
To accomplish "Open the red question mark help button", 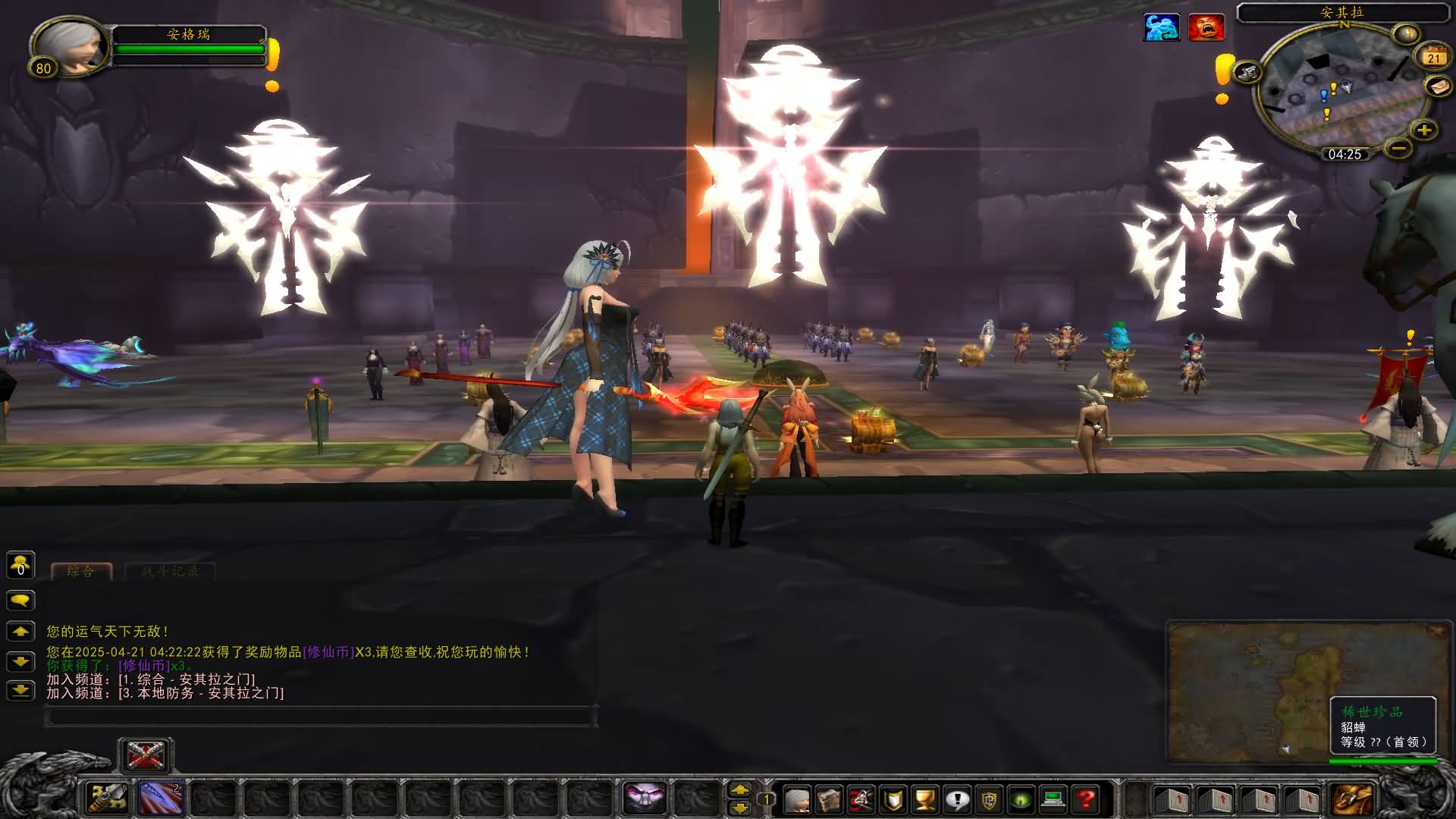I will (1086, 799).
